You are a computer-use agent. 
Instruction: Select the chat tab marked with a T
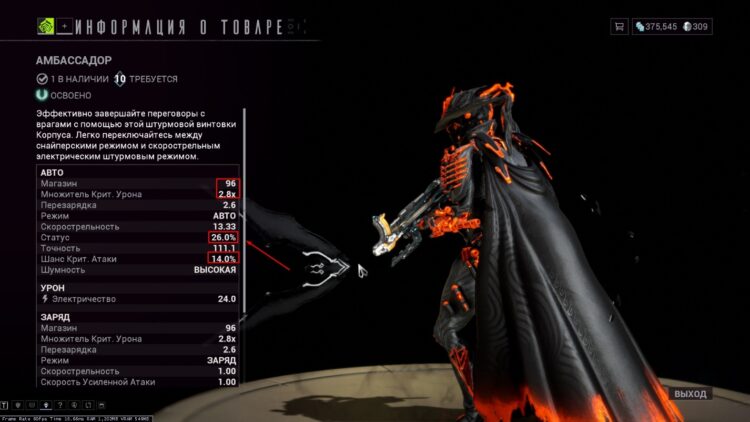[x=6, y=406]
